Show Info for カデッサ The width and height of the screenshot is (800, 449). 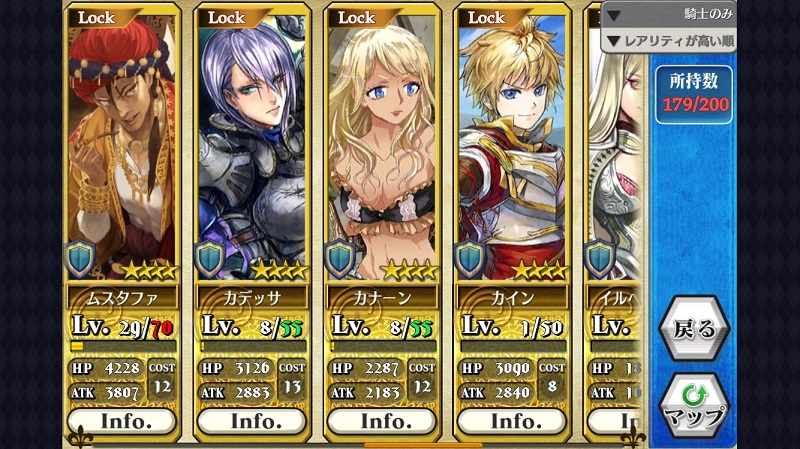pyautogui.click(x=252, y=421)
